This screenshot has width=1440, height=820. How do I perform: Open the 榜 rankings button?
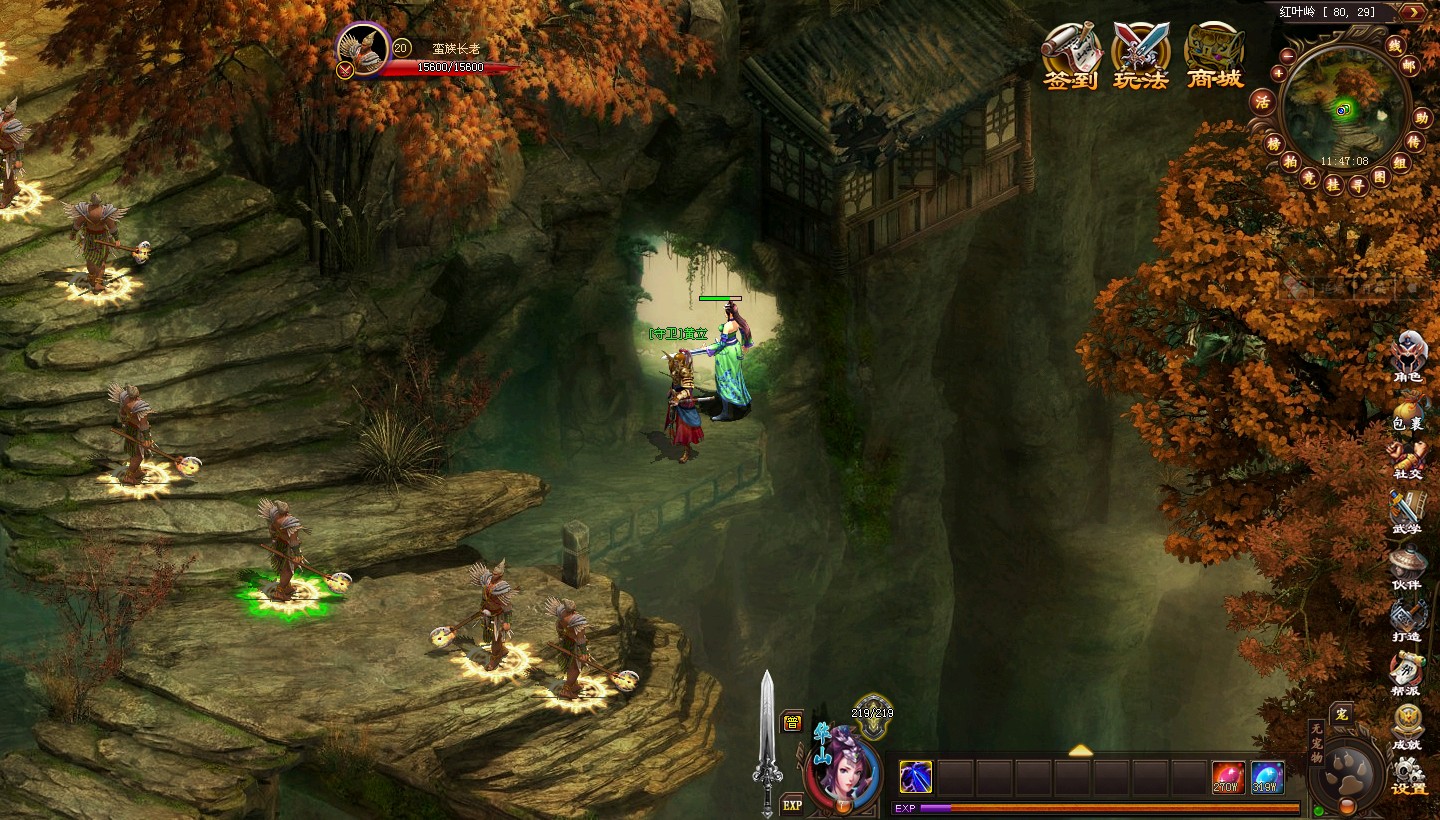(x=1273, y=143)
